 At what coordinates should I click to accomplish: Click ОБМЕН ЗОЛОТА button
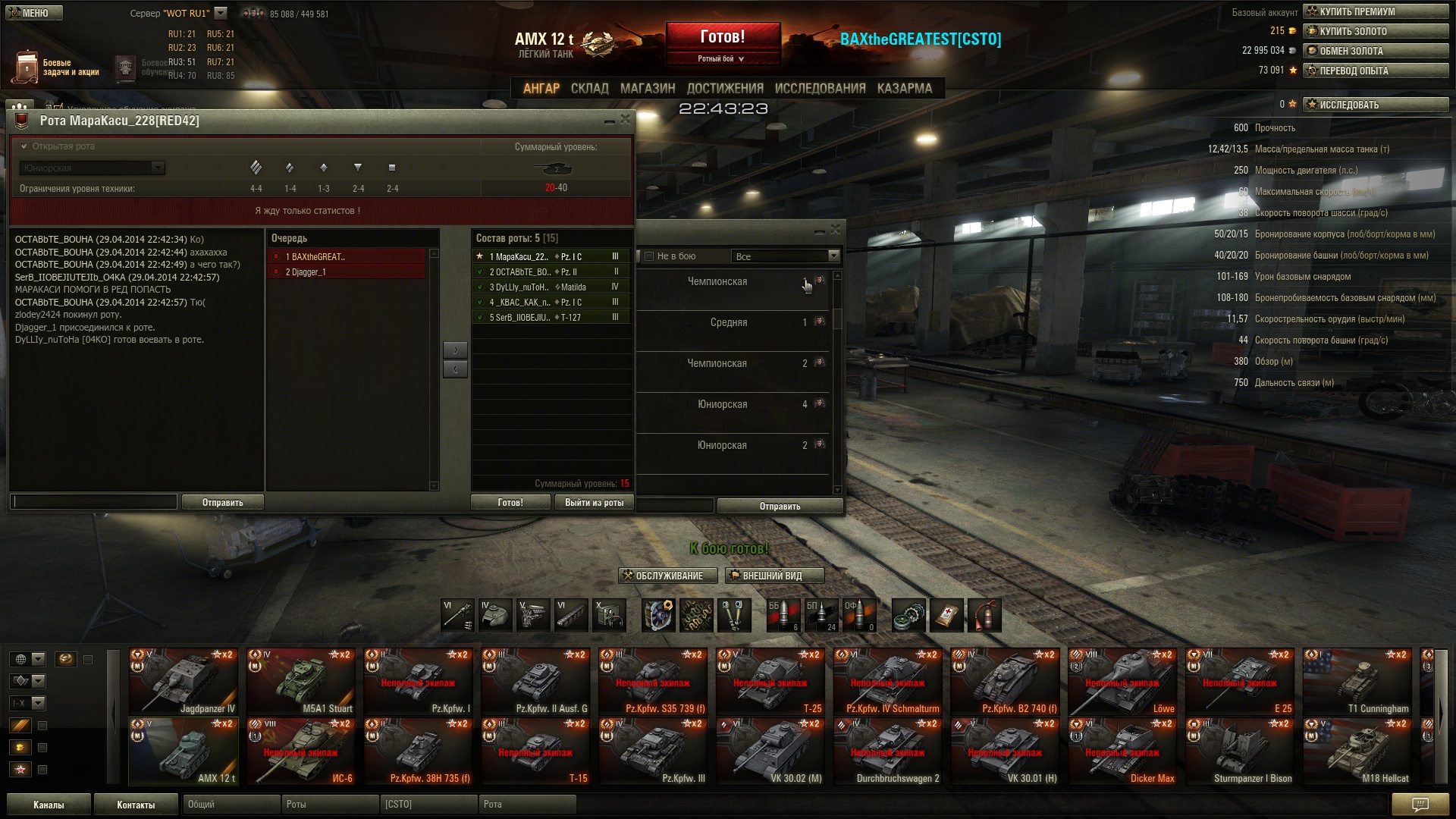pos(1375,51)
